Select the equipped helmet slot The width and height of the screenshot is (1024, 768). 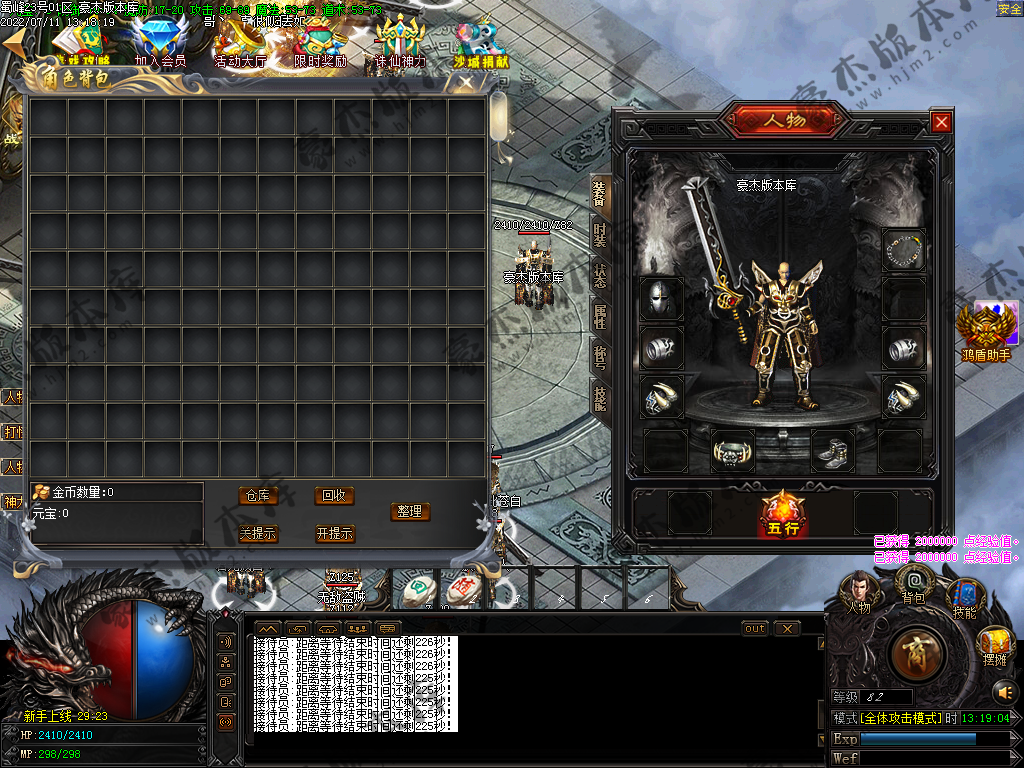[661, 297]
